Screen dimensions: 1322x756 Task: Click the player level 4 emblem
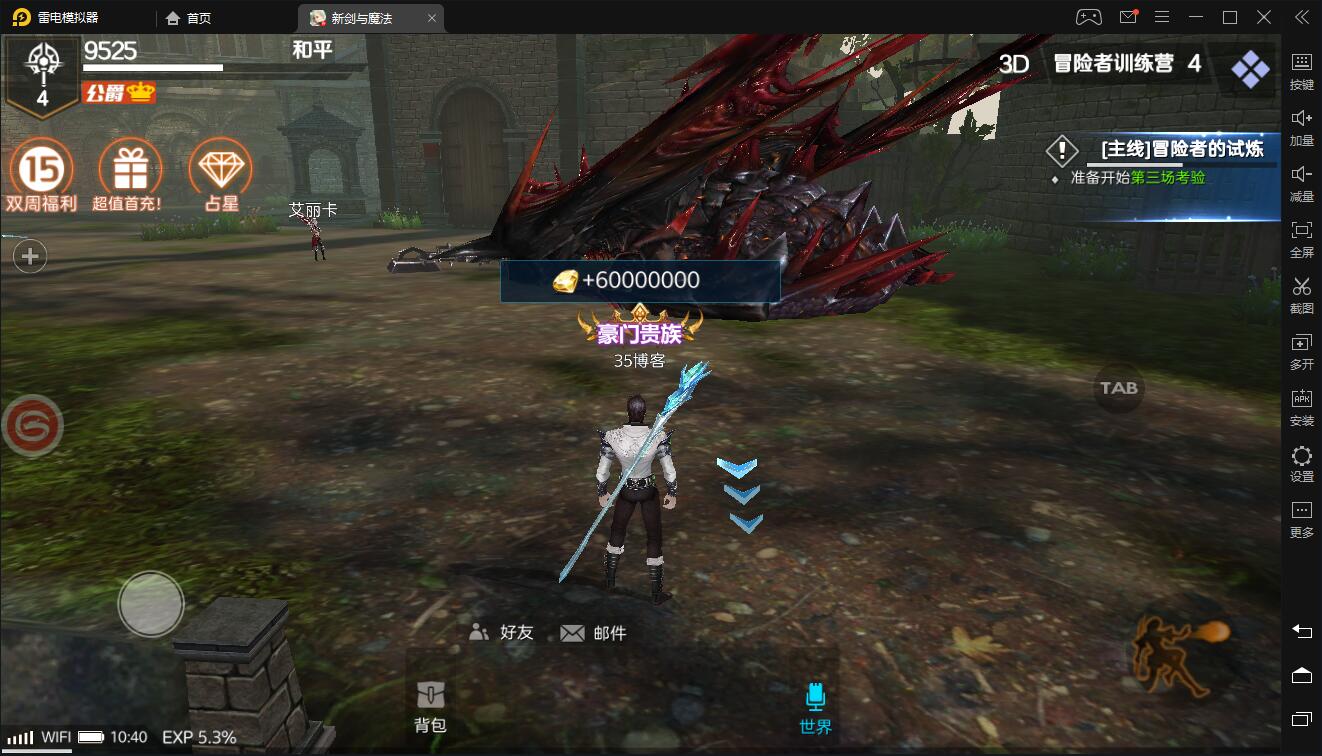(42, 75)
